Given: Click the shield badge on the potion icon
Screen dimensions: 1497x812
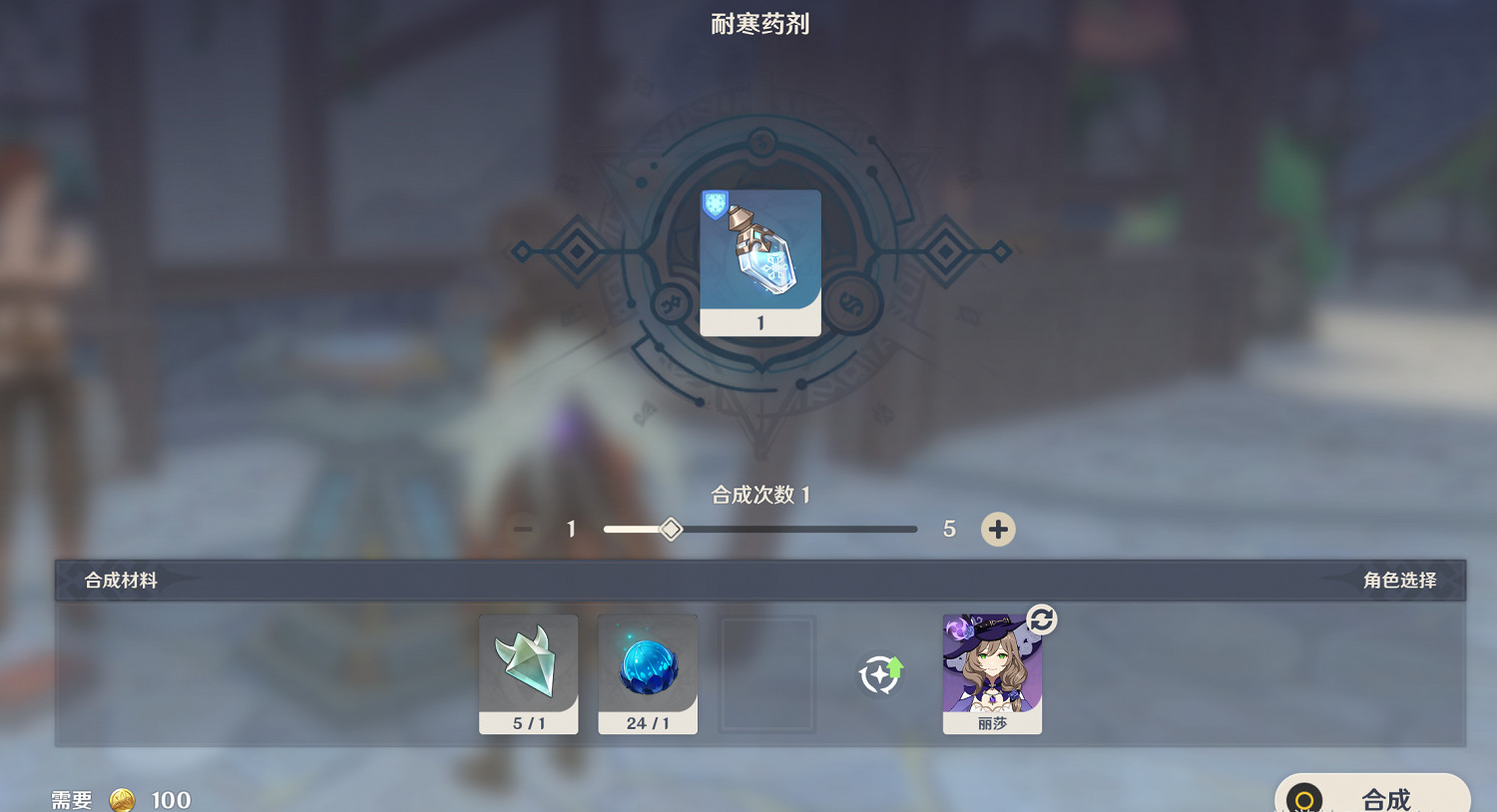Looking at the screenshot, I should click(717, 205).
